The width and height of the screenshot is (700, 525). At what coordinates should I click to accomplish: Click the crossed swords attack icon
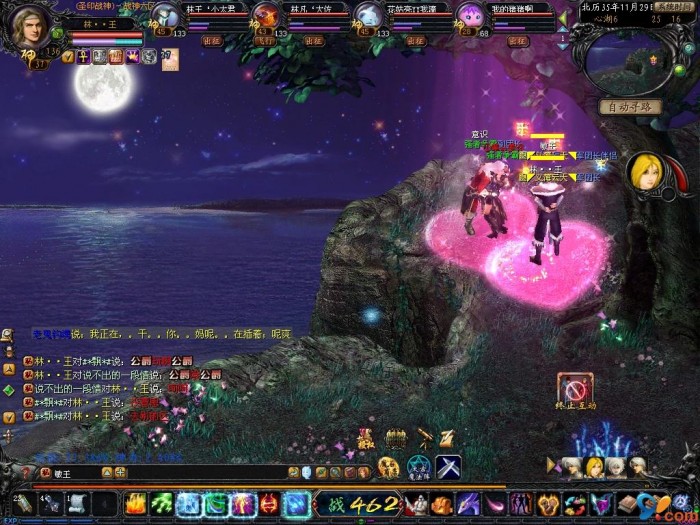point(447,467)
